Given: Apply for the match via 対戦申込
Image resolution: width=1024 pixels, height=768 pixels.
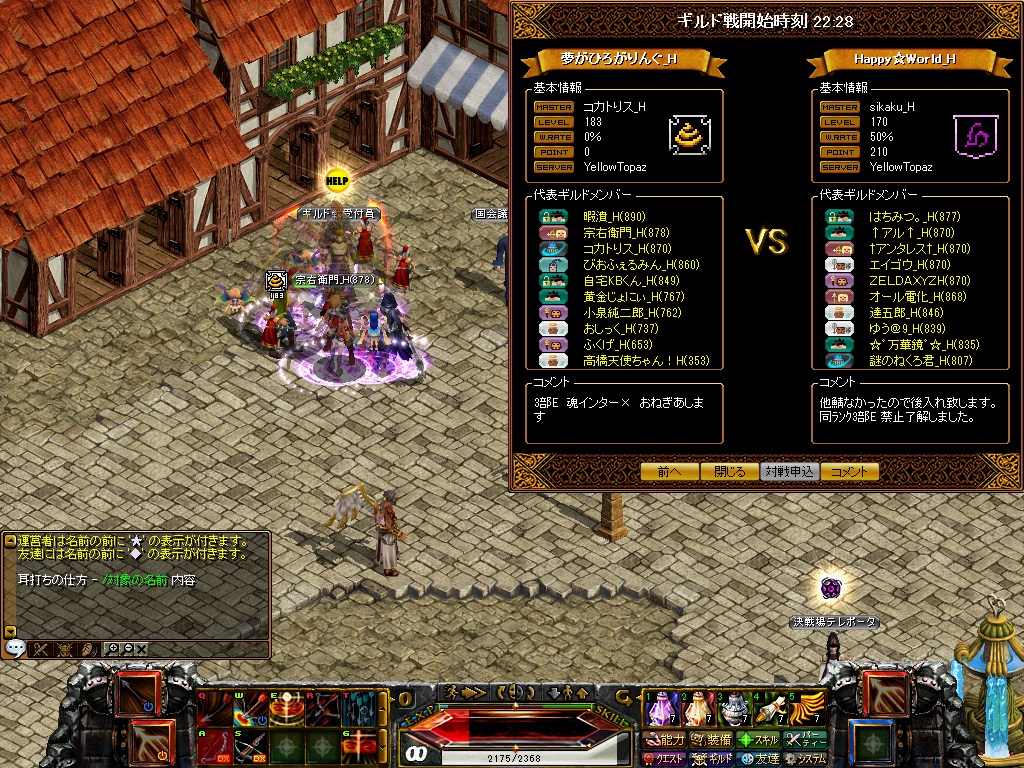Looking at the screenshot, I should [x=790, y=472].
